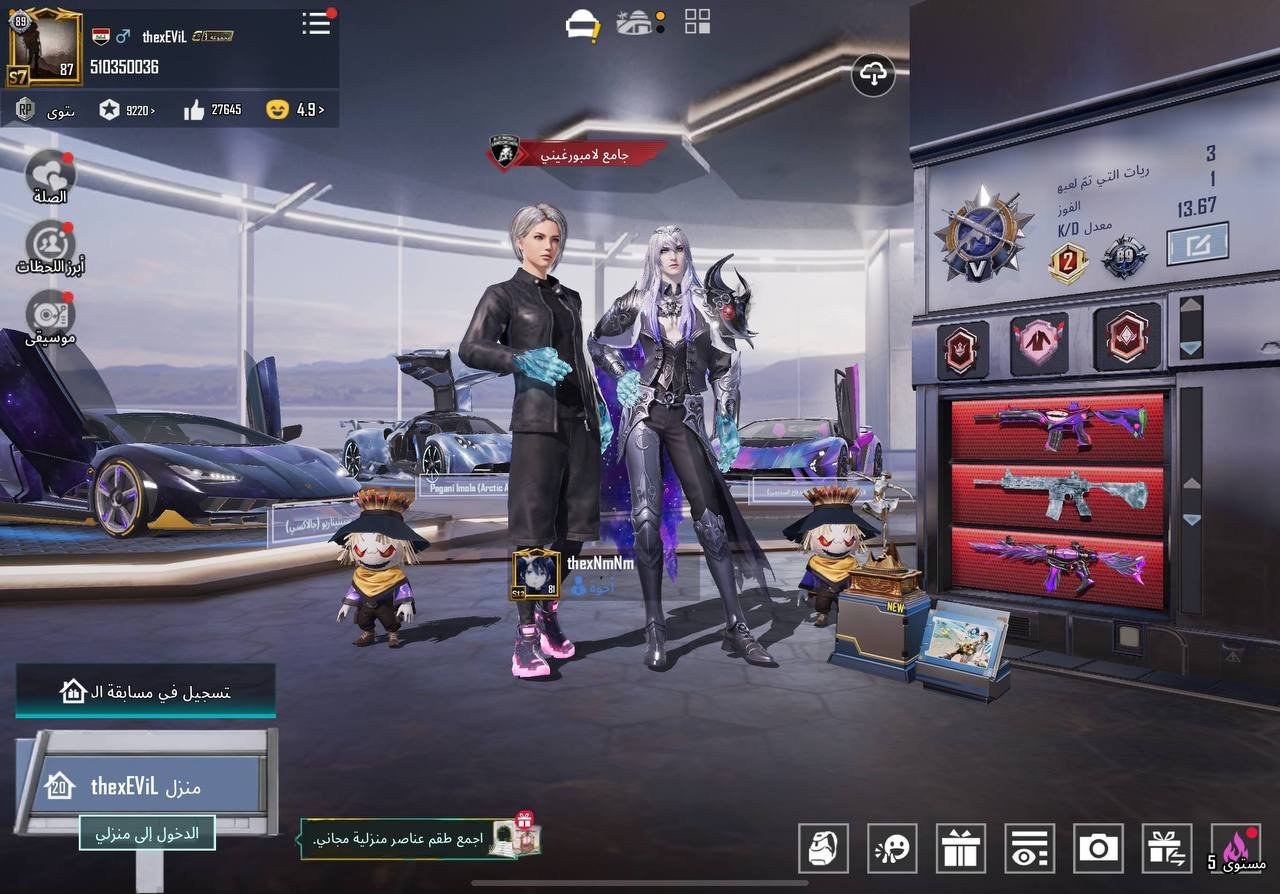Open the الصلة connection icon
The height and width of the screenshot is (894, 1280).
coord(50,174)
